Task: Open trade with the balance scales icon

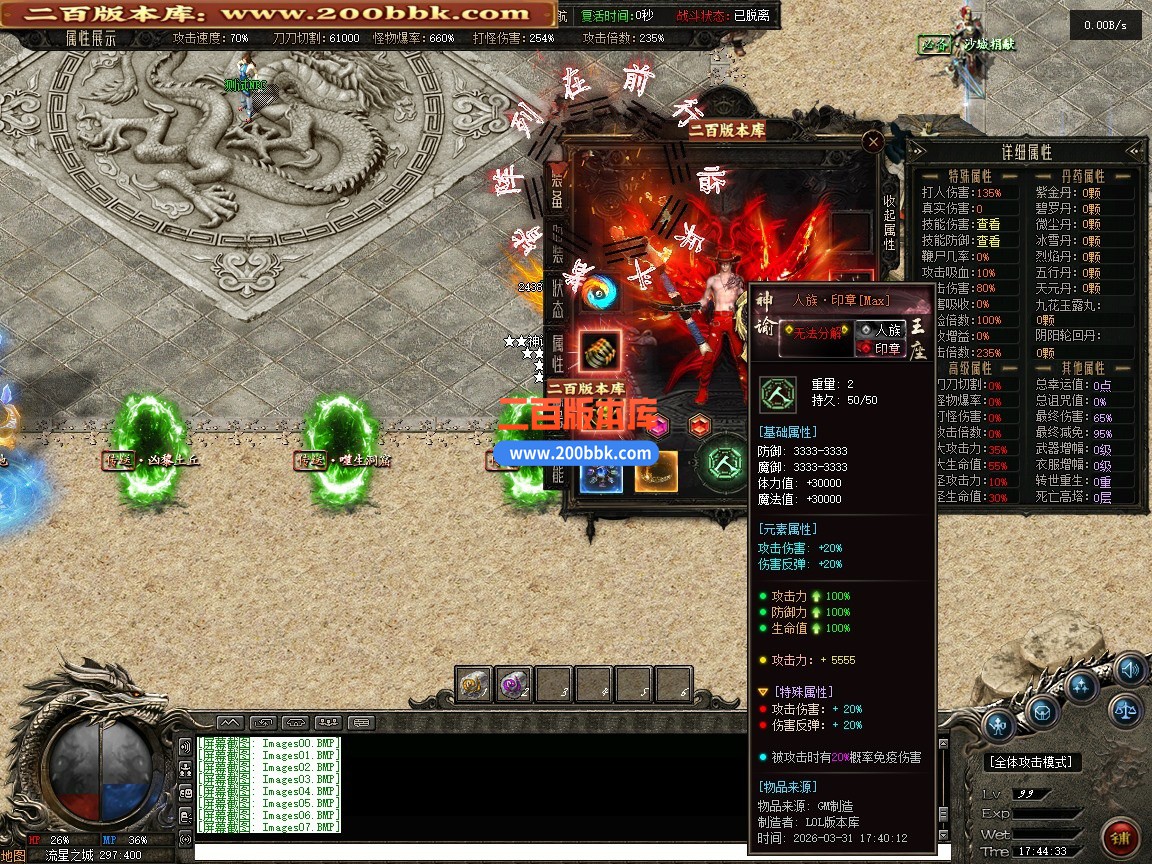Action: 1125,712
